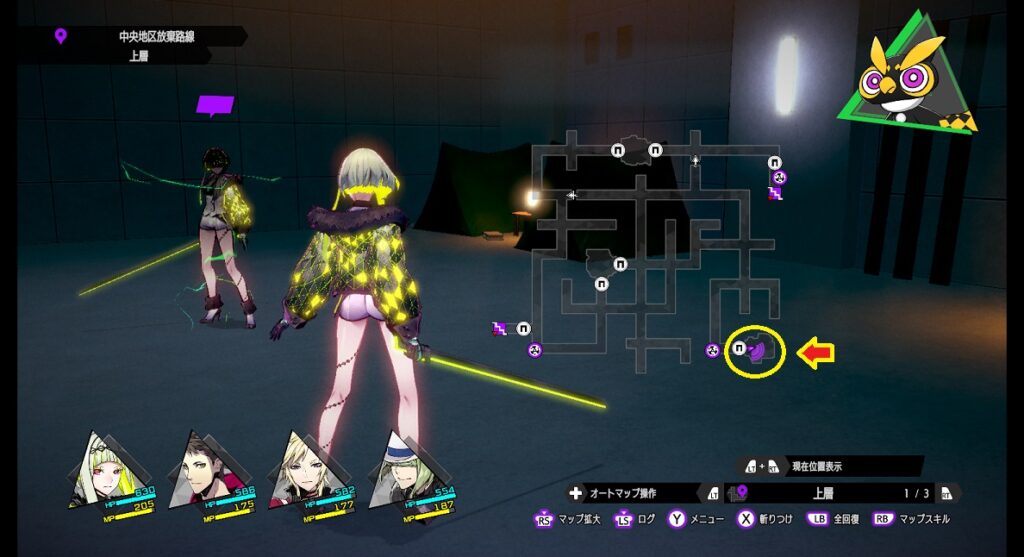Image resolution: width=1024 pixels, height=557 pixels.
Task: Open the マップスキル map skills
Action: tap(913, 520)
